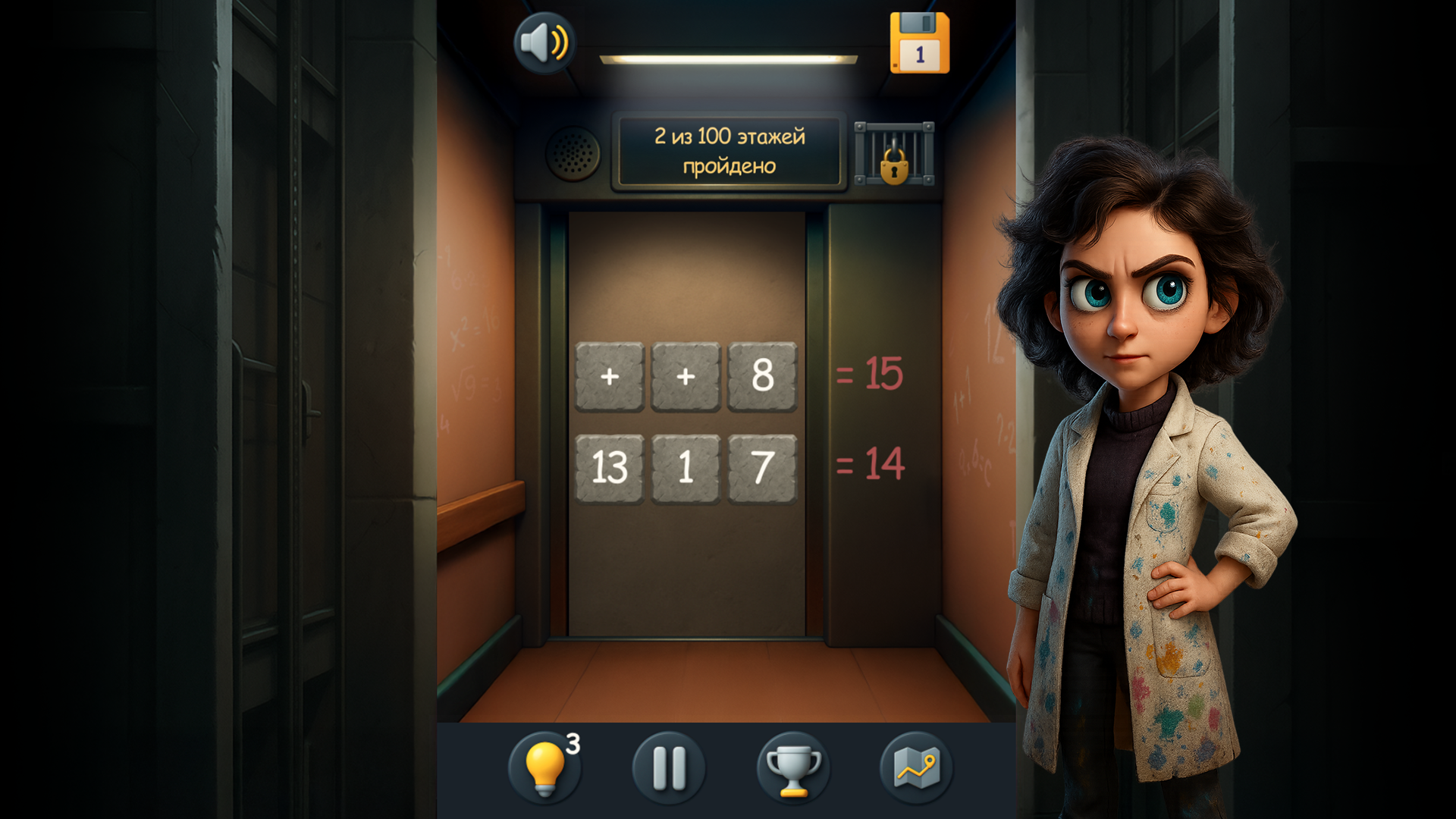Tap the first plus tile

point(609,378)
